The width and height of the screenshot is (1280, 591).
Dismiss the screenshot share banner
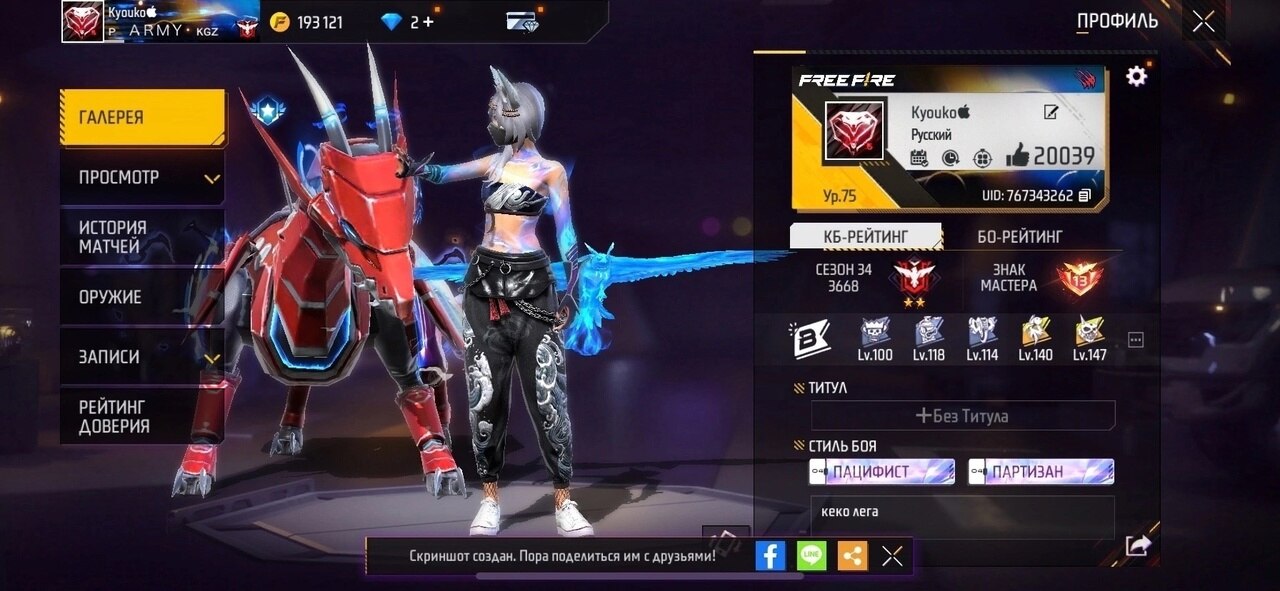(892, 556)
